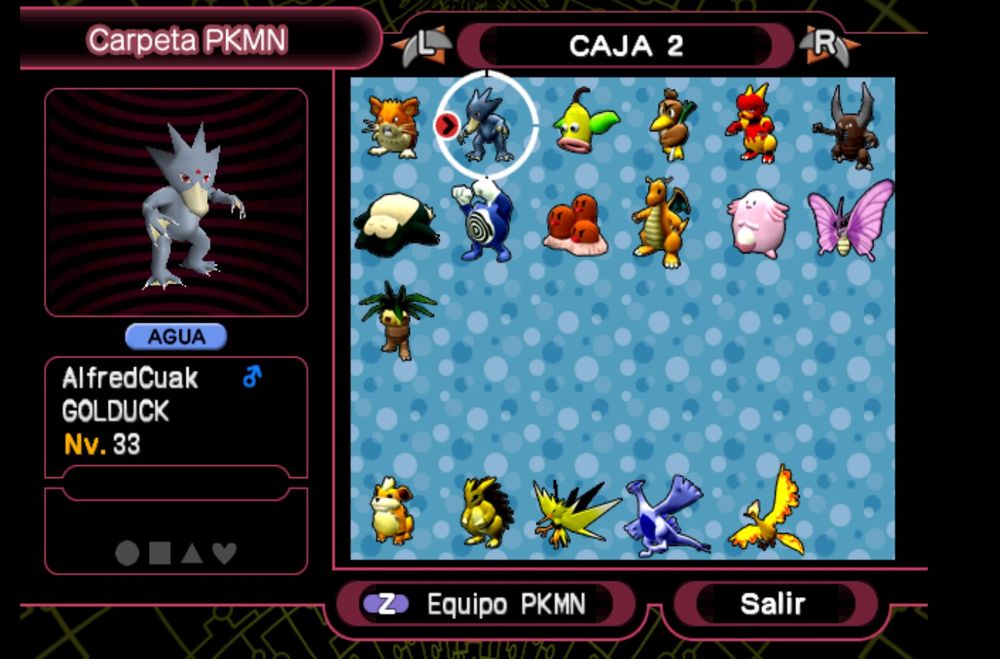Select the pink Chansey slot
Image resolution: width=1000 pixels, height=659 pixels.
756,224
